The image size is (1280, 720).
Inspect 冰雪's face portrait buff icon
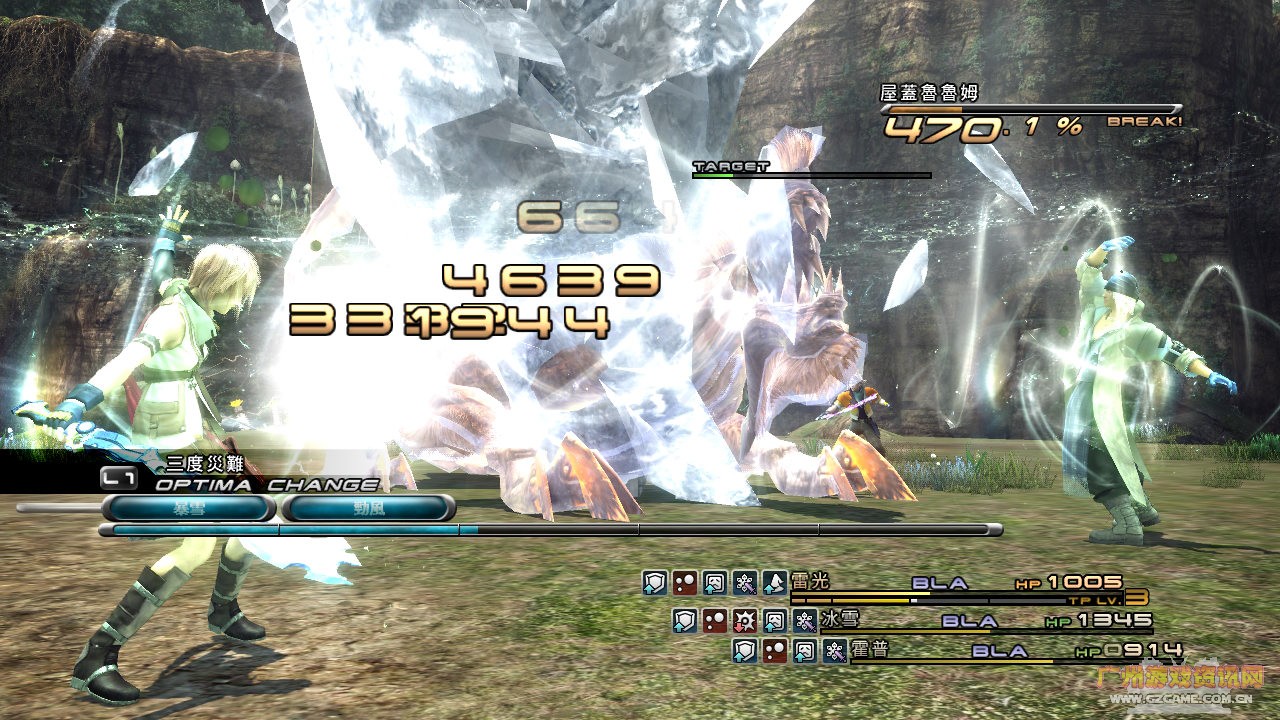tap(775, 621)
